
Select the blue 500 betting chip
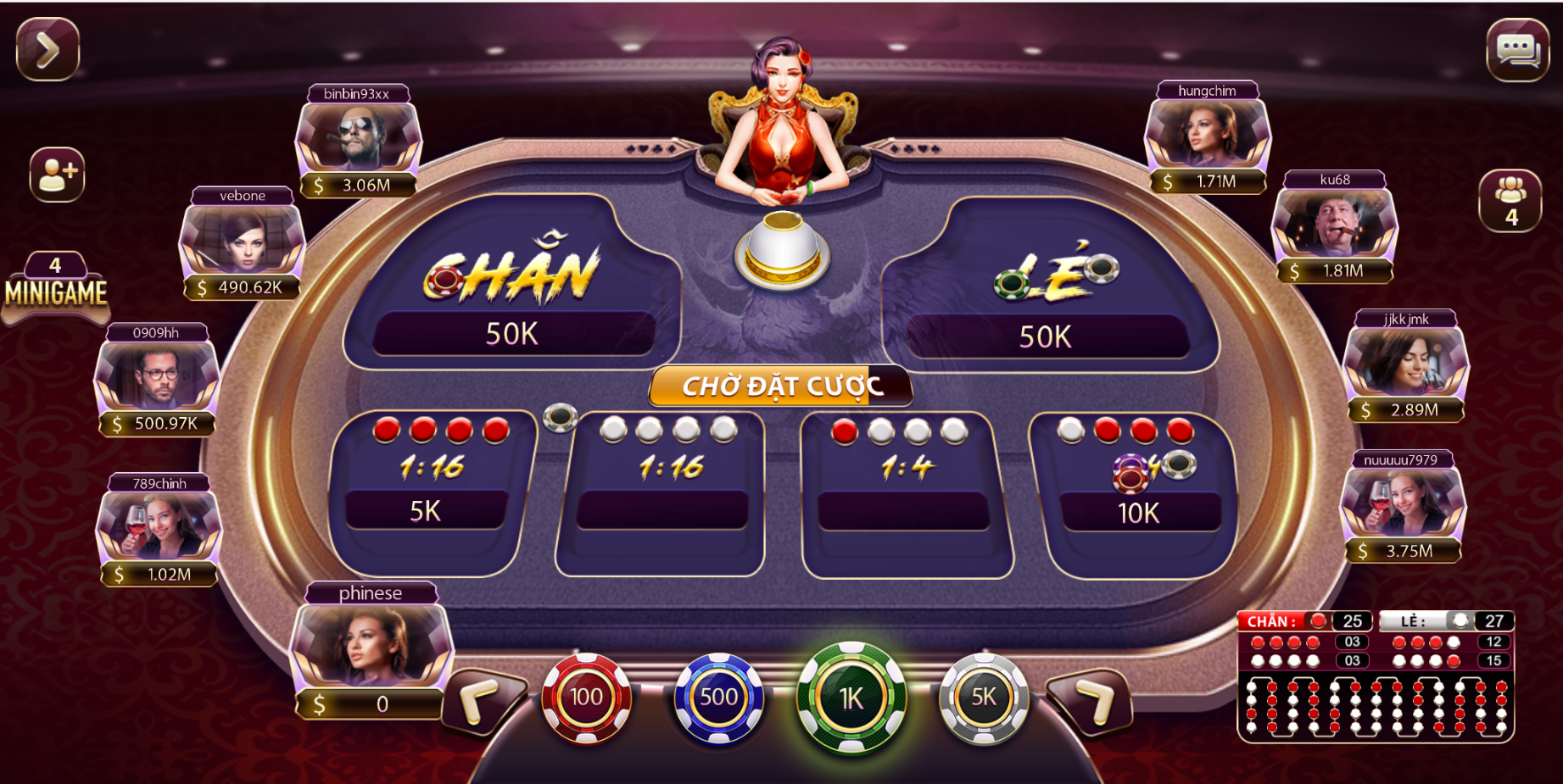pyautogui.click(x=718, y=698)
